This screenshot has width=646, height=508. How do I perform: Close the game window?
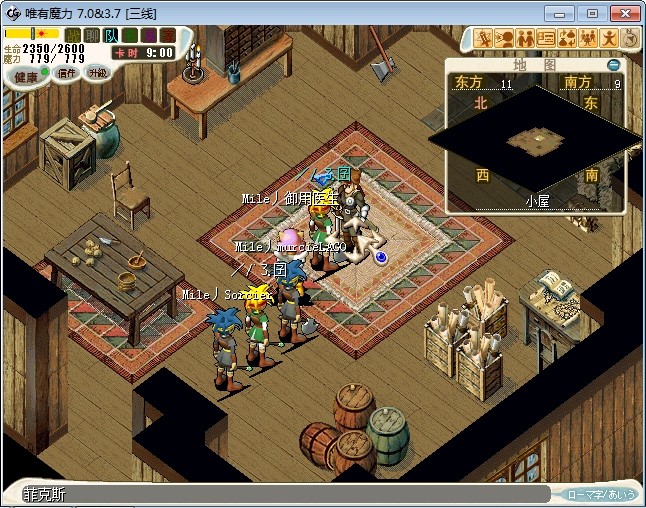click(622, 13)
